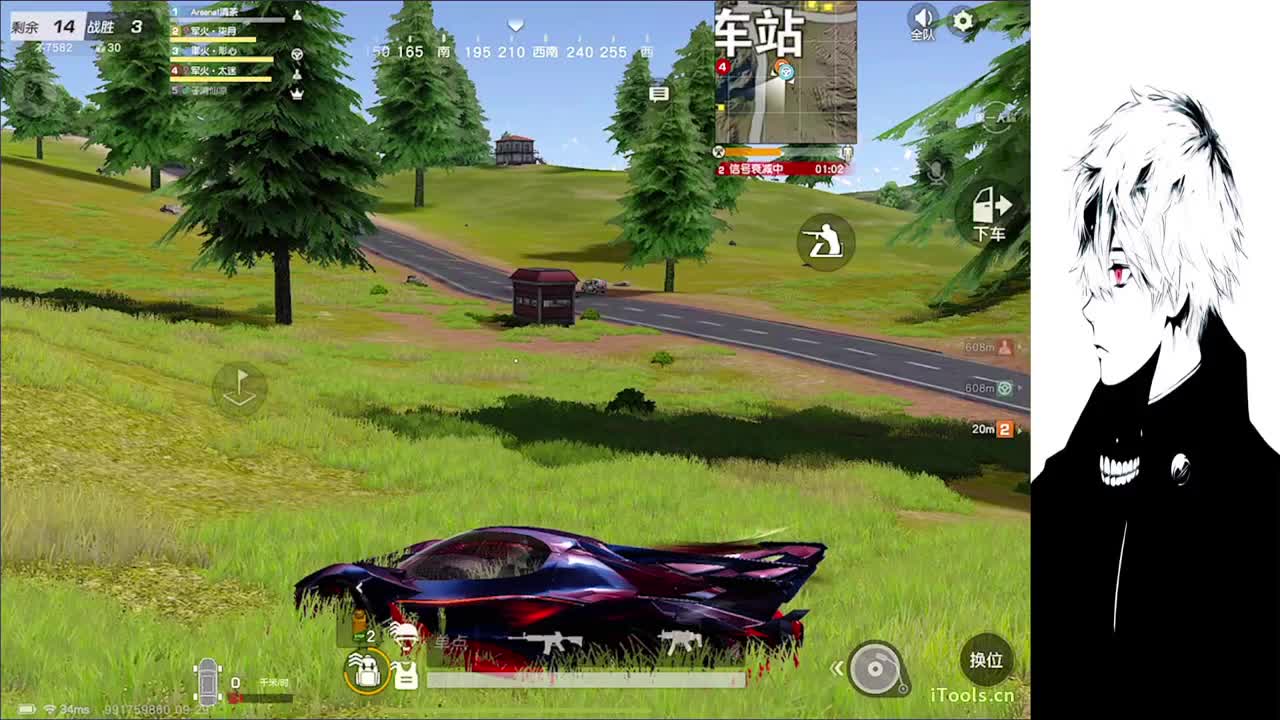Open the chat message bubble icon
1280x720 pixels.
(x=659, y=94)
